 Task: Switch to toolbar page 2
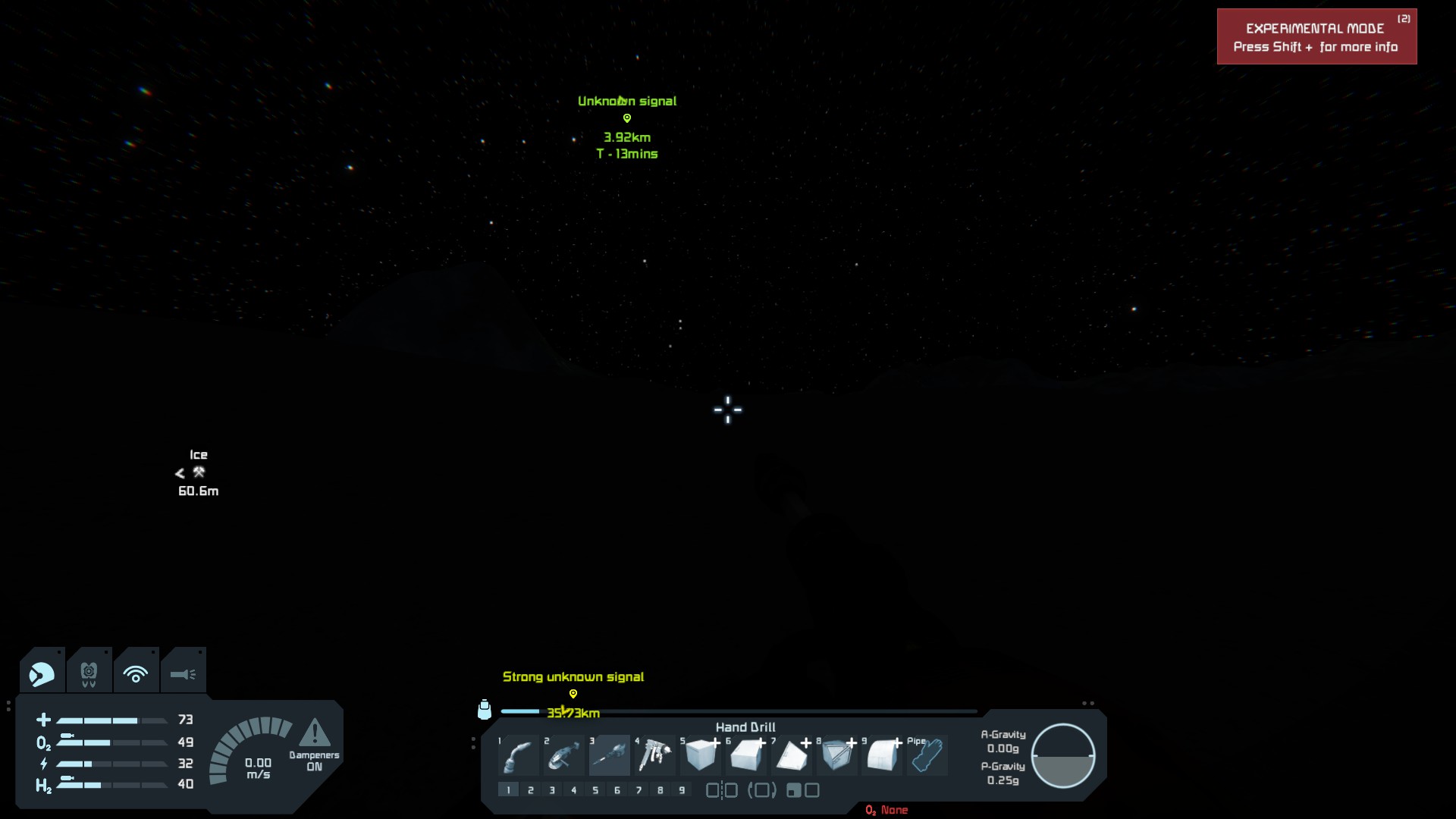[531, 790]
